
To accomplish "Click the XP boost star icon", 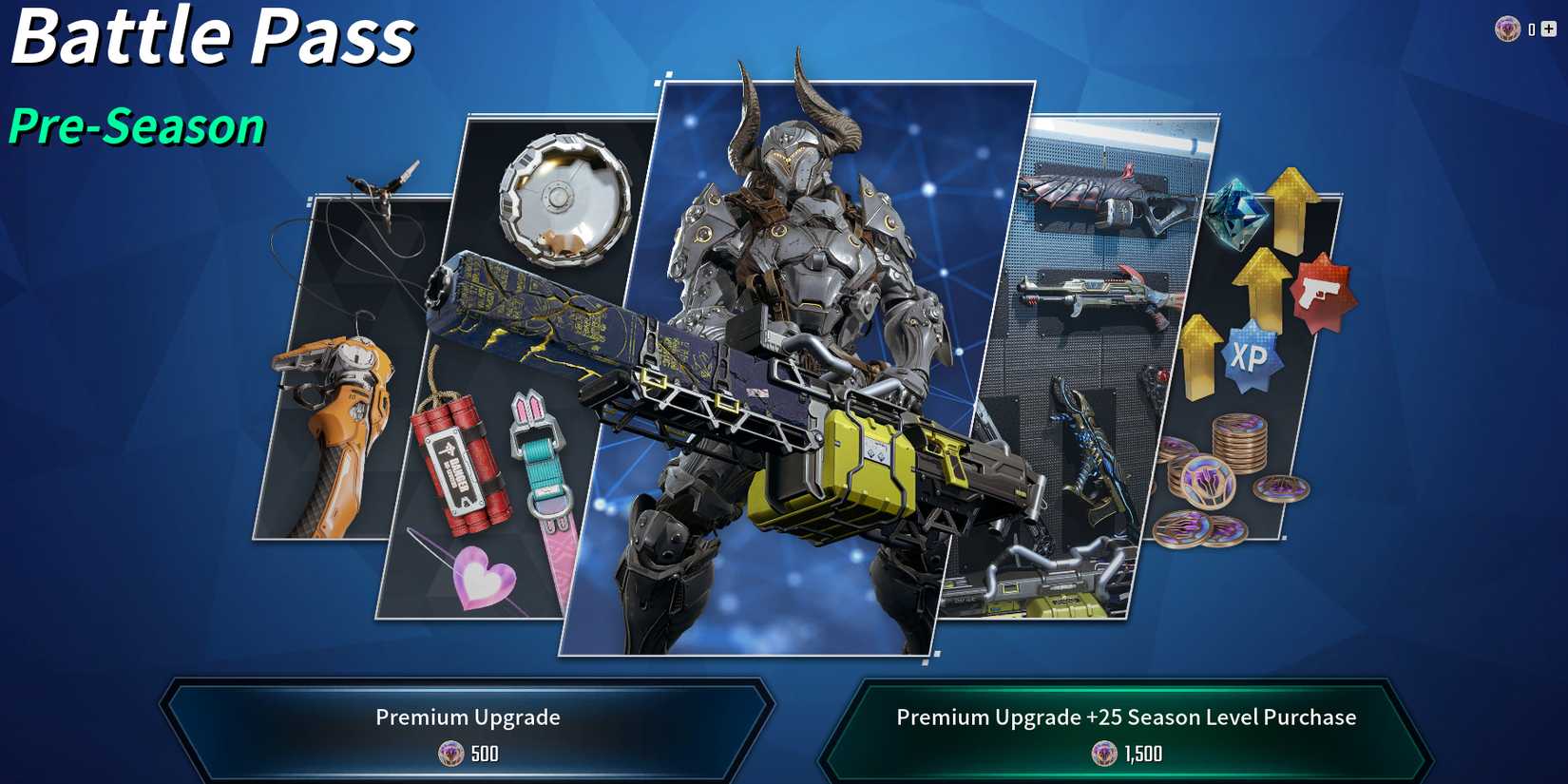I will coord(1251,359).
